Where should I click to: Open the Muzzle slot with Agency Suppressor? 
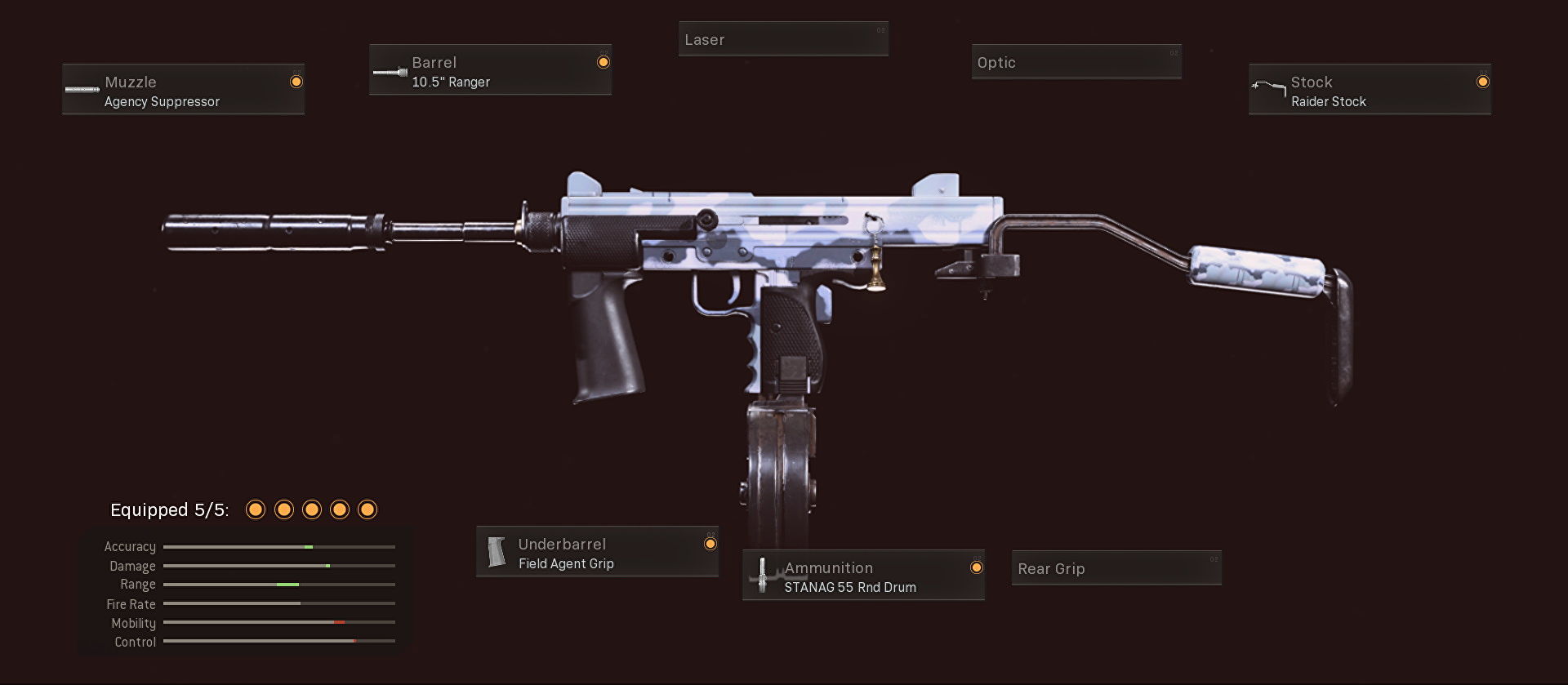pyautogui.click(x=183, y=90)
